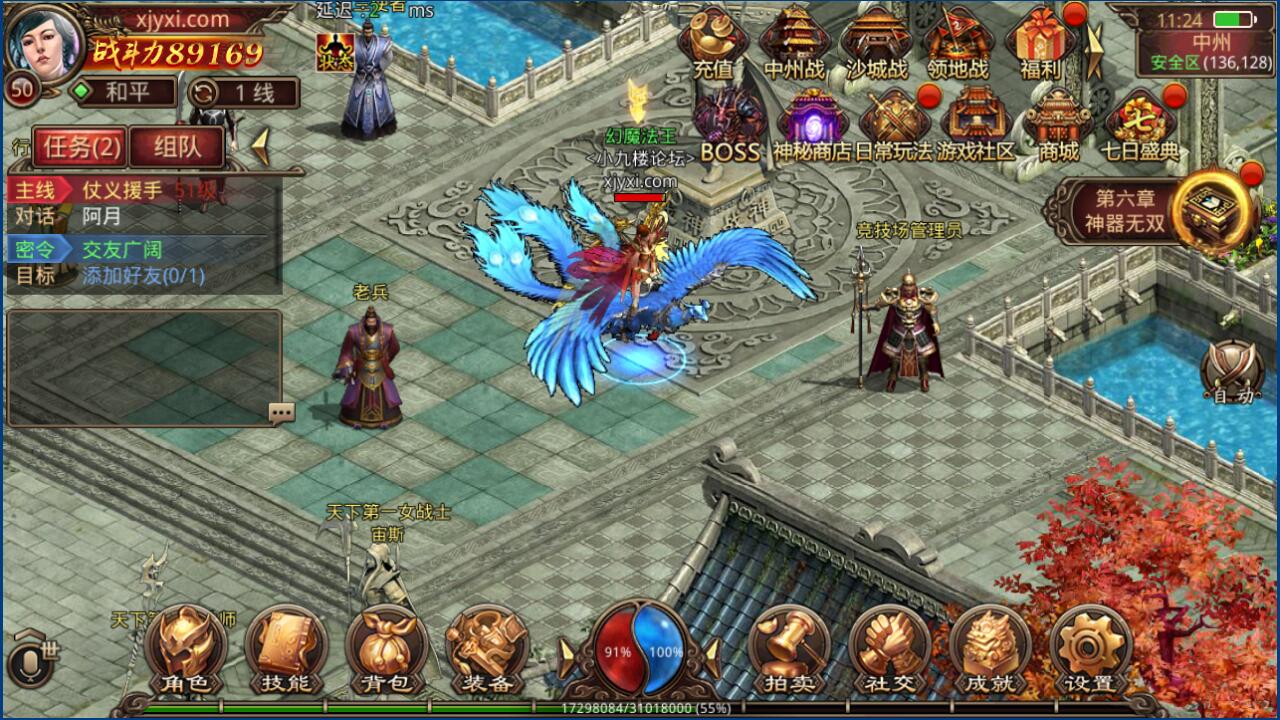Screen dimensions: 1280x720
Task: Open the 福利 welfare gift icon
Action: coord(1040,45)
